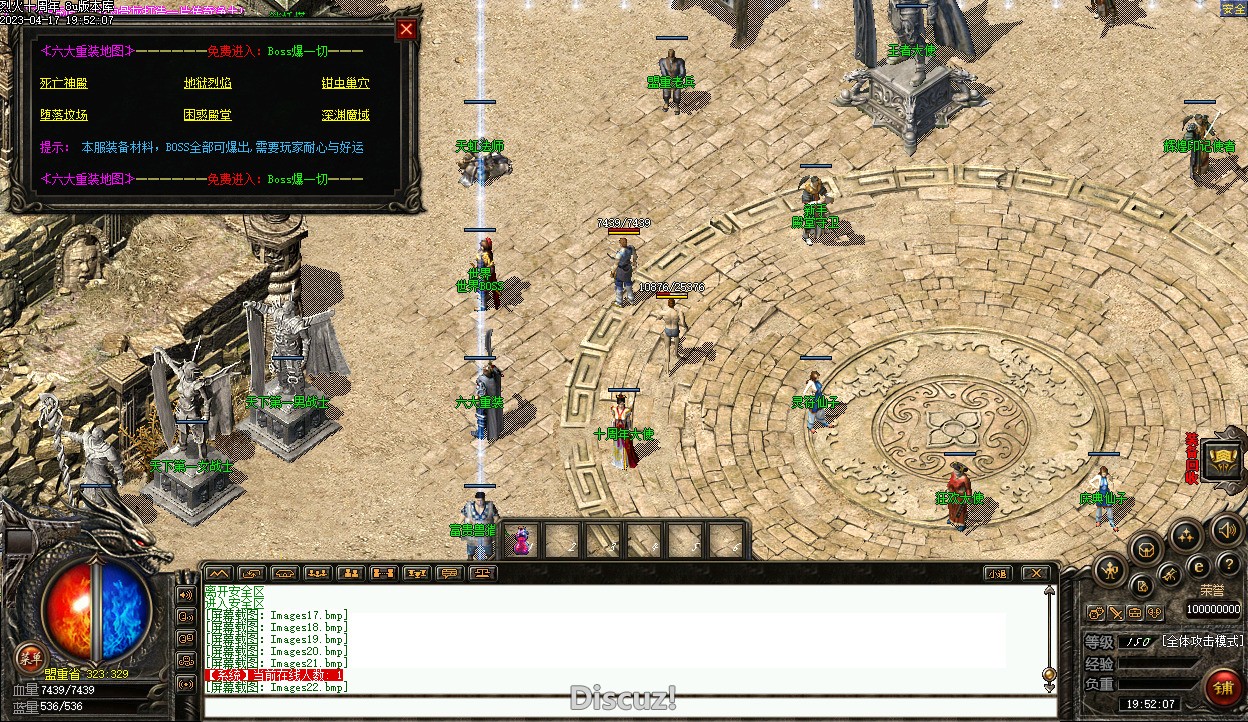Open the red 菜单 menu button

tap(29, 658)
